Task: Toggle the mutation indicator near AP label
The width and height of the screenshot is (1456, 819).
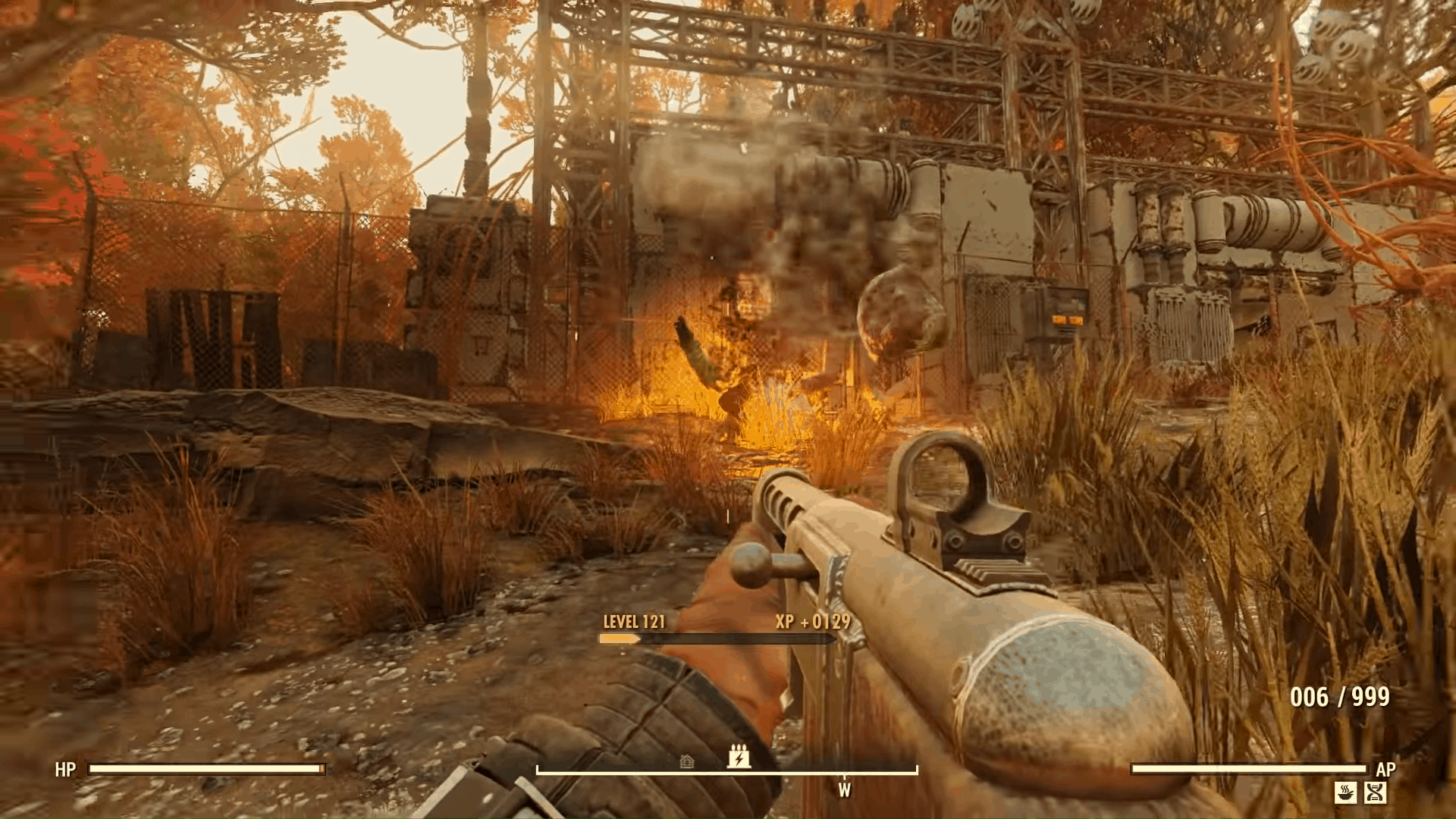Action: (1375, 792)
